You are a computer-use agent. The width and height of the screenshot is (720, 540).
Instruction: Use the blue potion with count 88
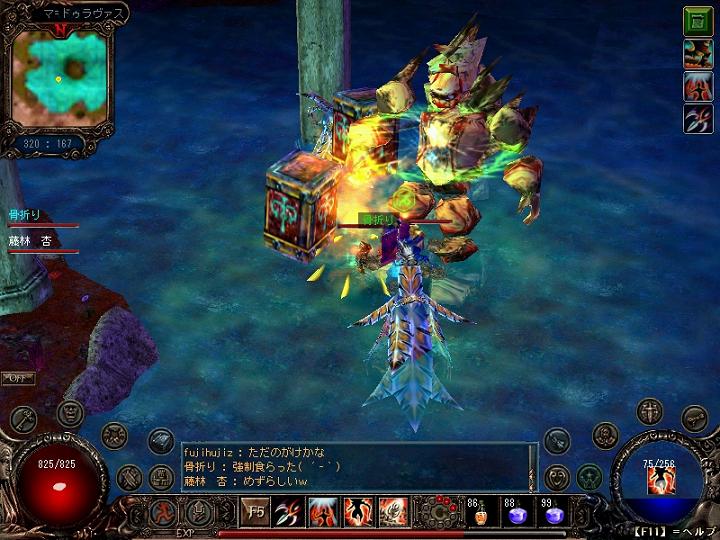click(x=517, y=514)
